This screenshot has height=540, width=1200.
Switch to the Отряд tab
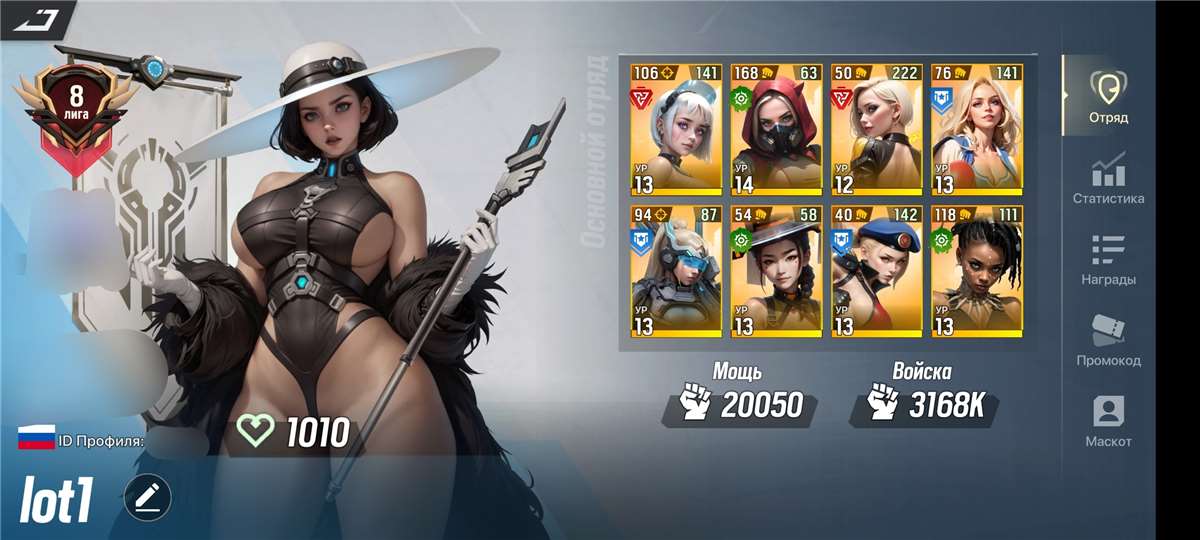click(x=1108, y=97)
